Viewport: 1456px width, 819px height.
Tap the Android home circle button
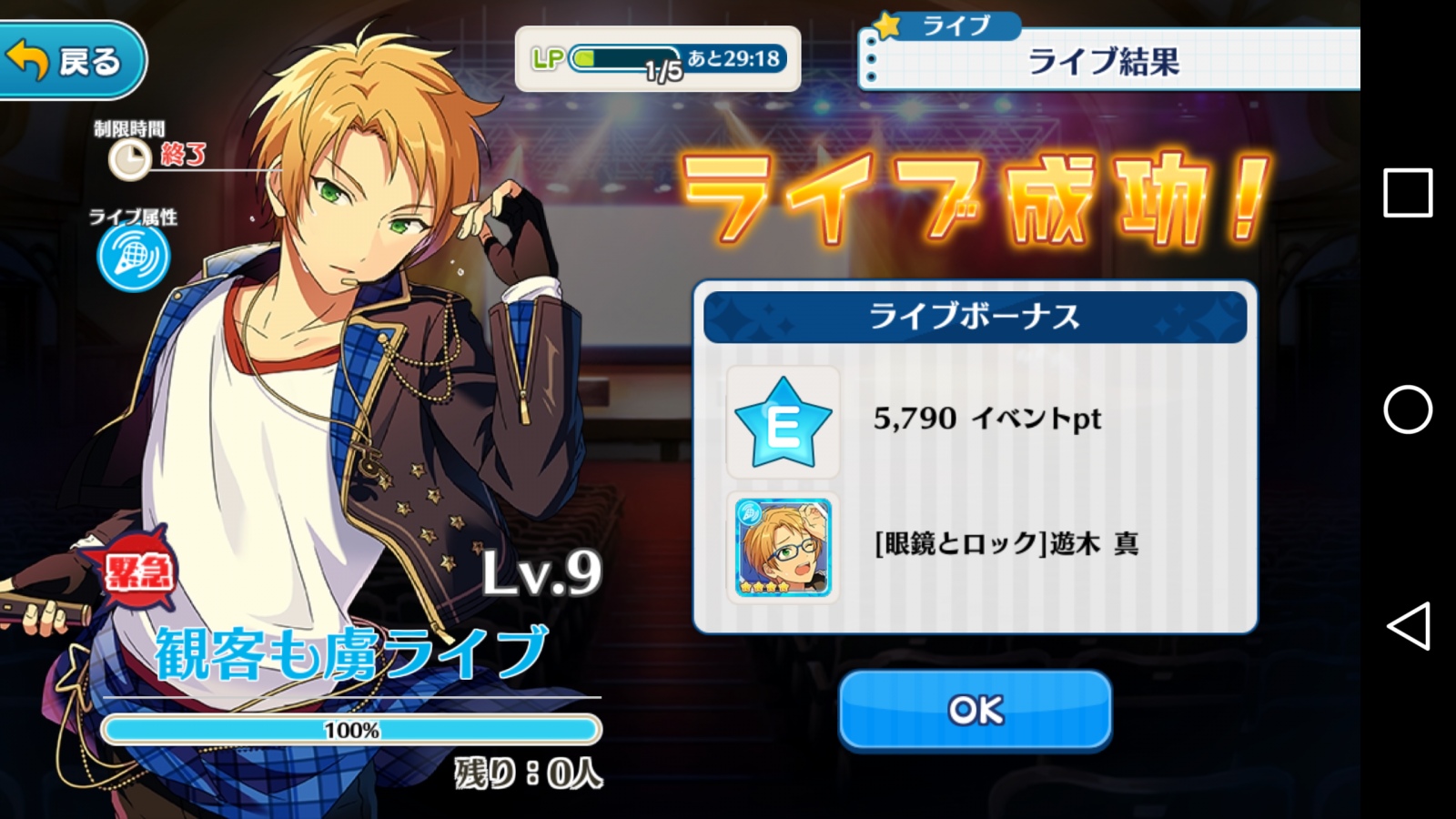(x=1407, y=409)
